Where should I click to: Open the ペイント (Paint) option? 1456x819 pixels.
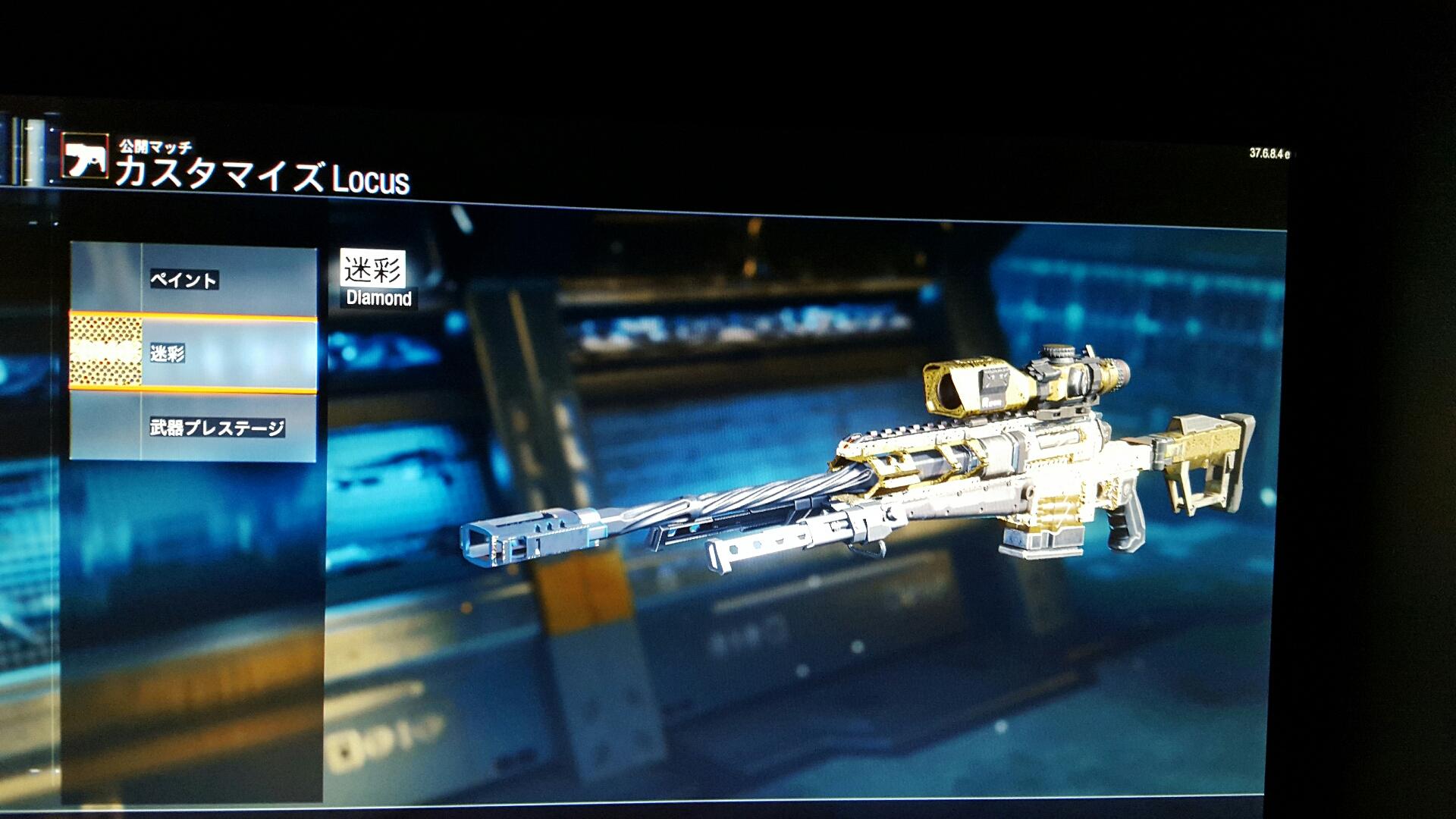[193, 281]
